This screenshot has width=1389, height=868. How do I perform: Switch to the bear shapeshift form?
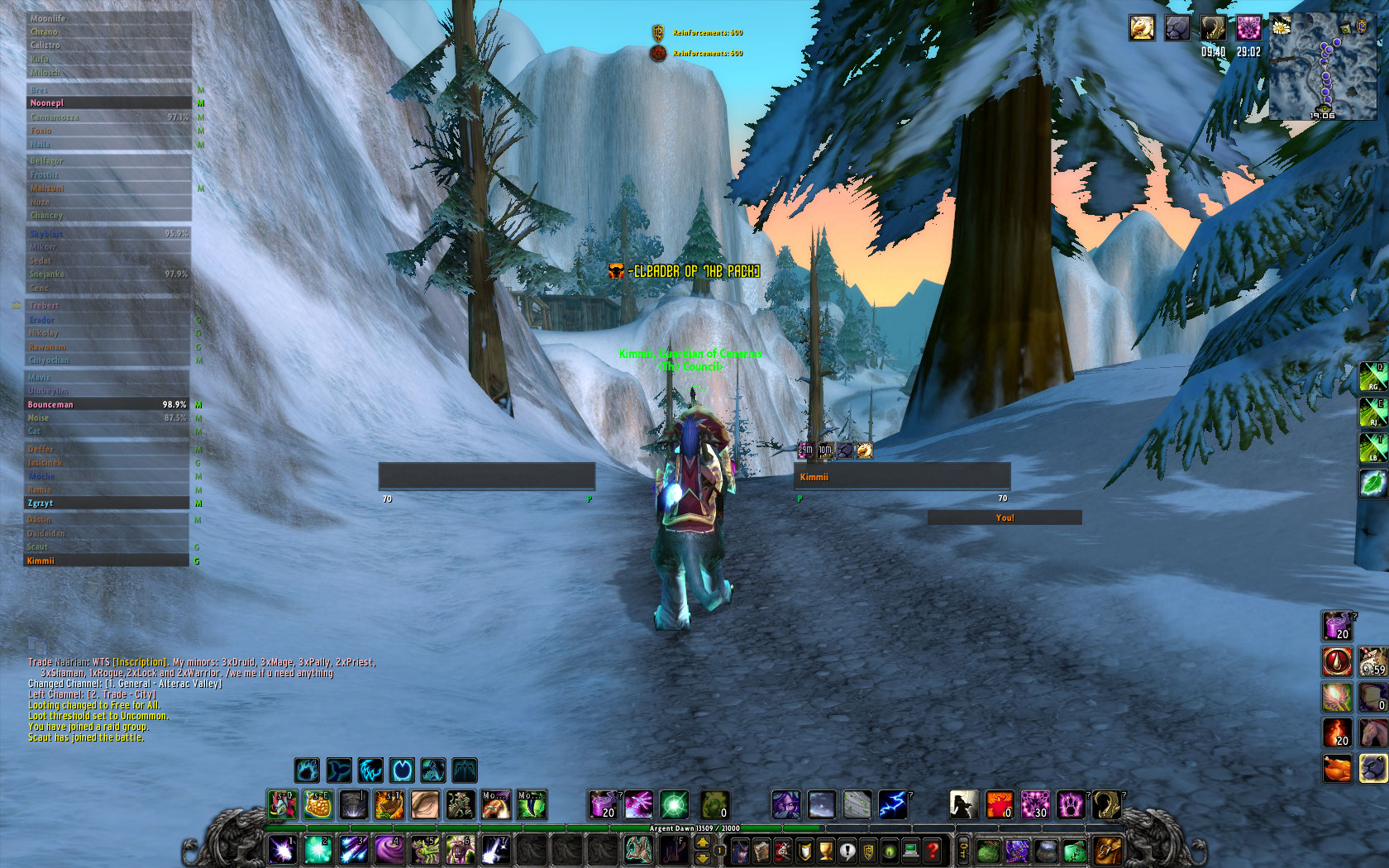point(307,770)
